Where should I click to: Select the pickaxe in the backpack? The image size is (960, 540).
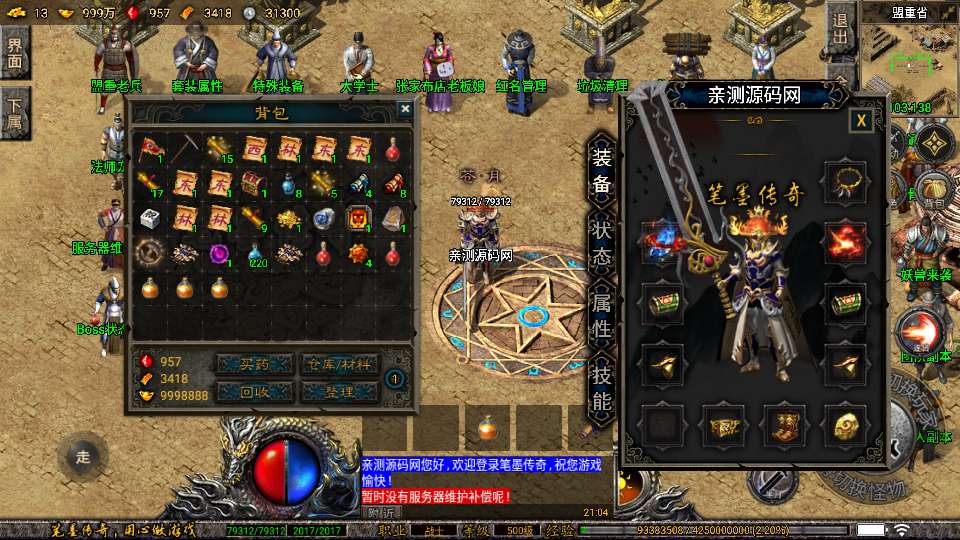pyautogui.click(x=185, y=150)
